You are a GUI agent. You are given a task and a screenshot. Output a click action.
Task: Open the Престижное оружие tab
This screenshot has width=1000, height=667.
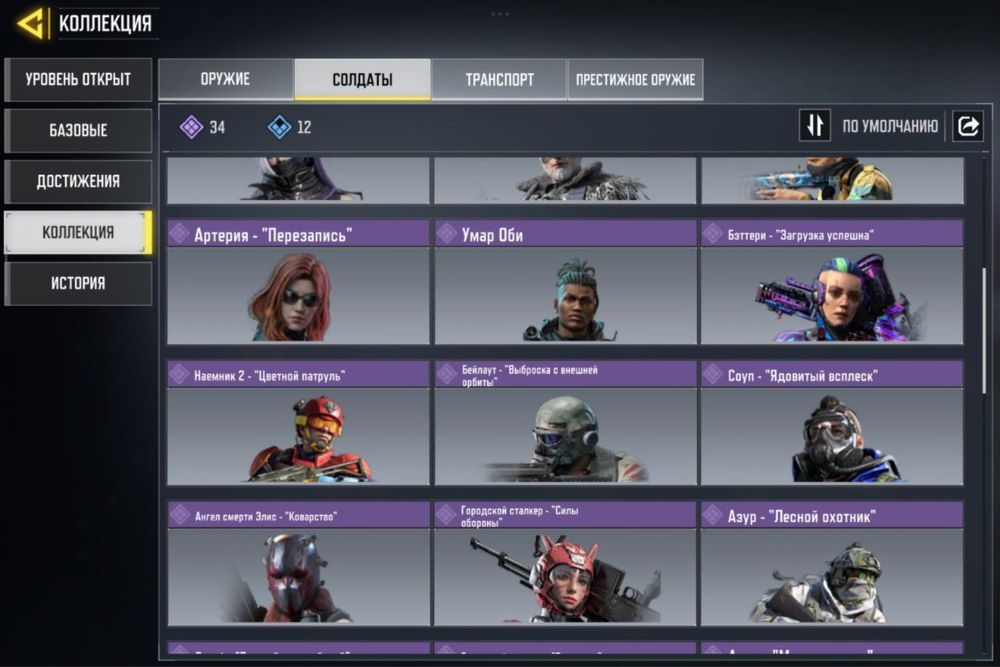(635, 79)
